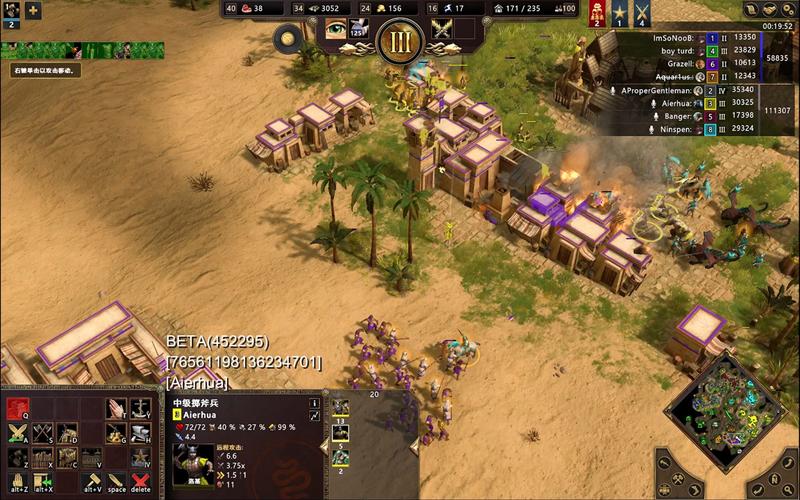Click the plus button beside control group
Image resolution: width=800 pixels, height=500 pixels.
(x=33, y=11)
